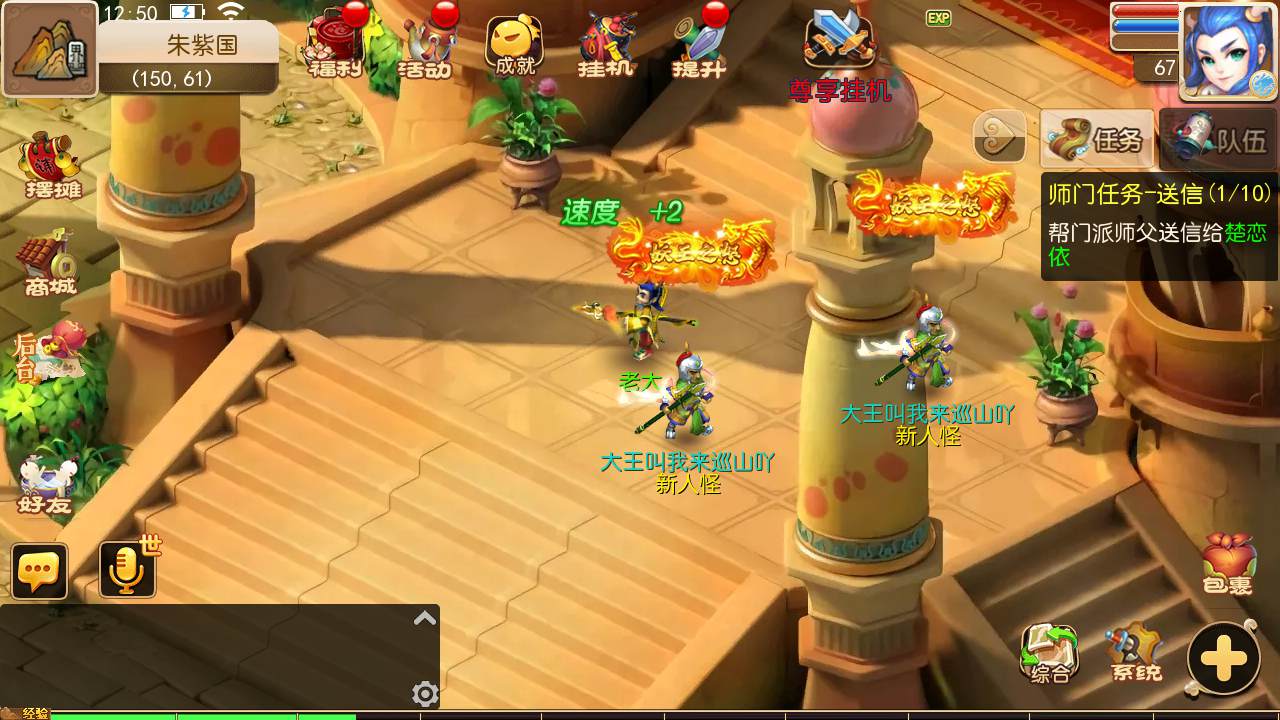
Task: Open the 活动 events menu
Action: pyautogui.click(x=424, y=46)
